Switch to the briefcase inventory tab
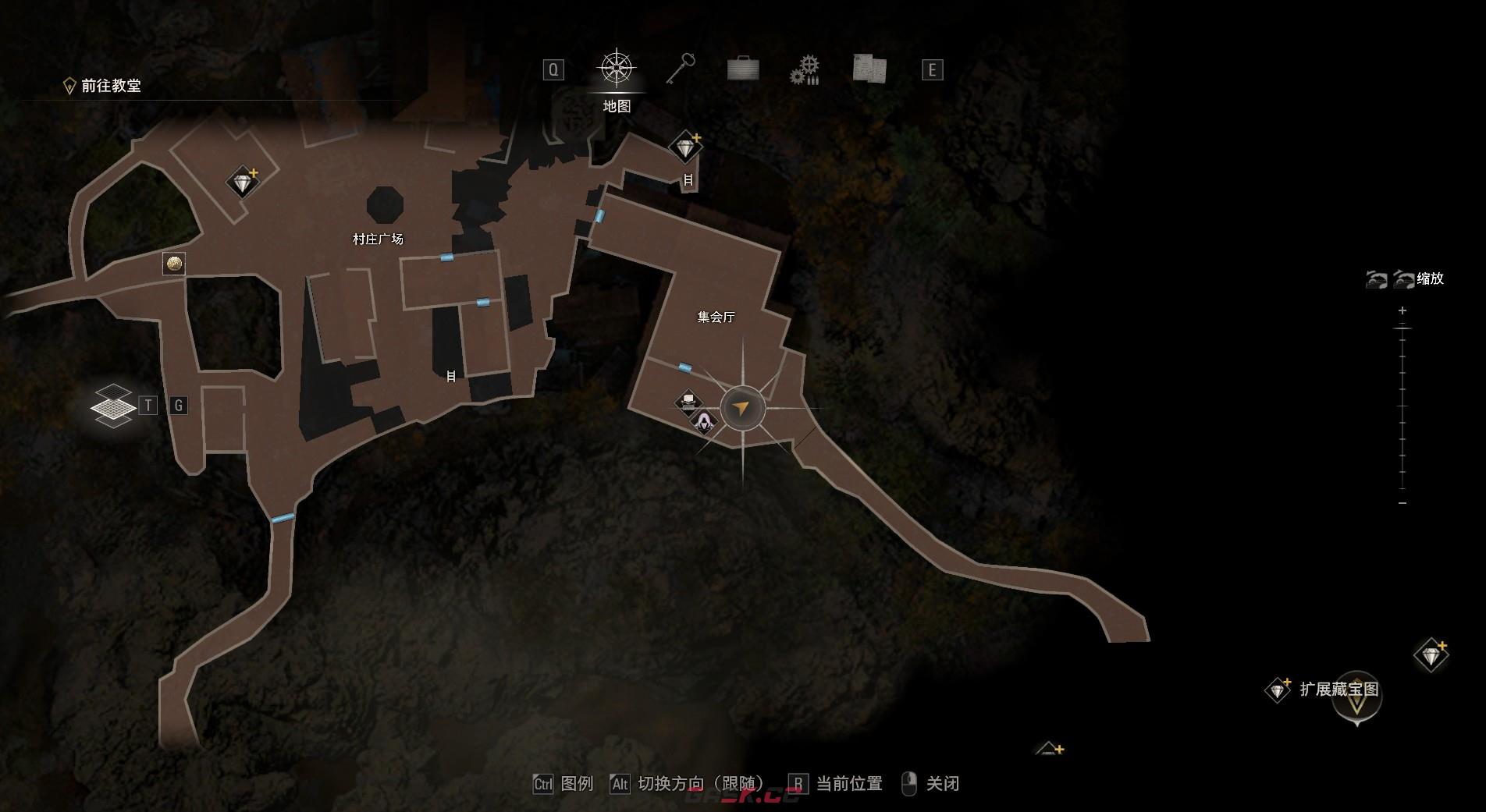Image resolution: width=1486 pixels, height=812 pixels. point(742,69)
